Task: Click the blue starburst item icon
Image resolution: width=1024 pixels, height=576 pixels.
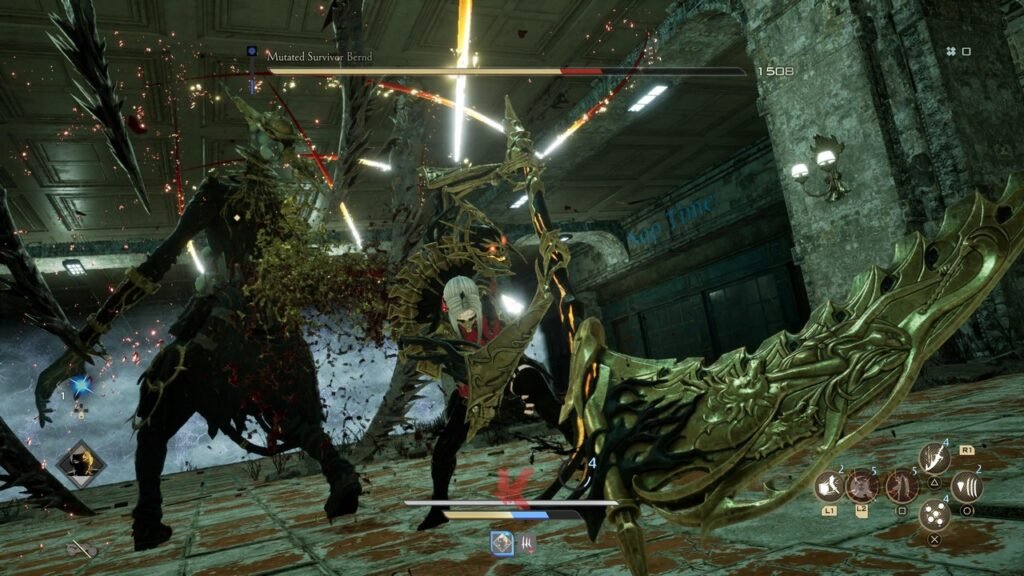Action: 81,386
